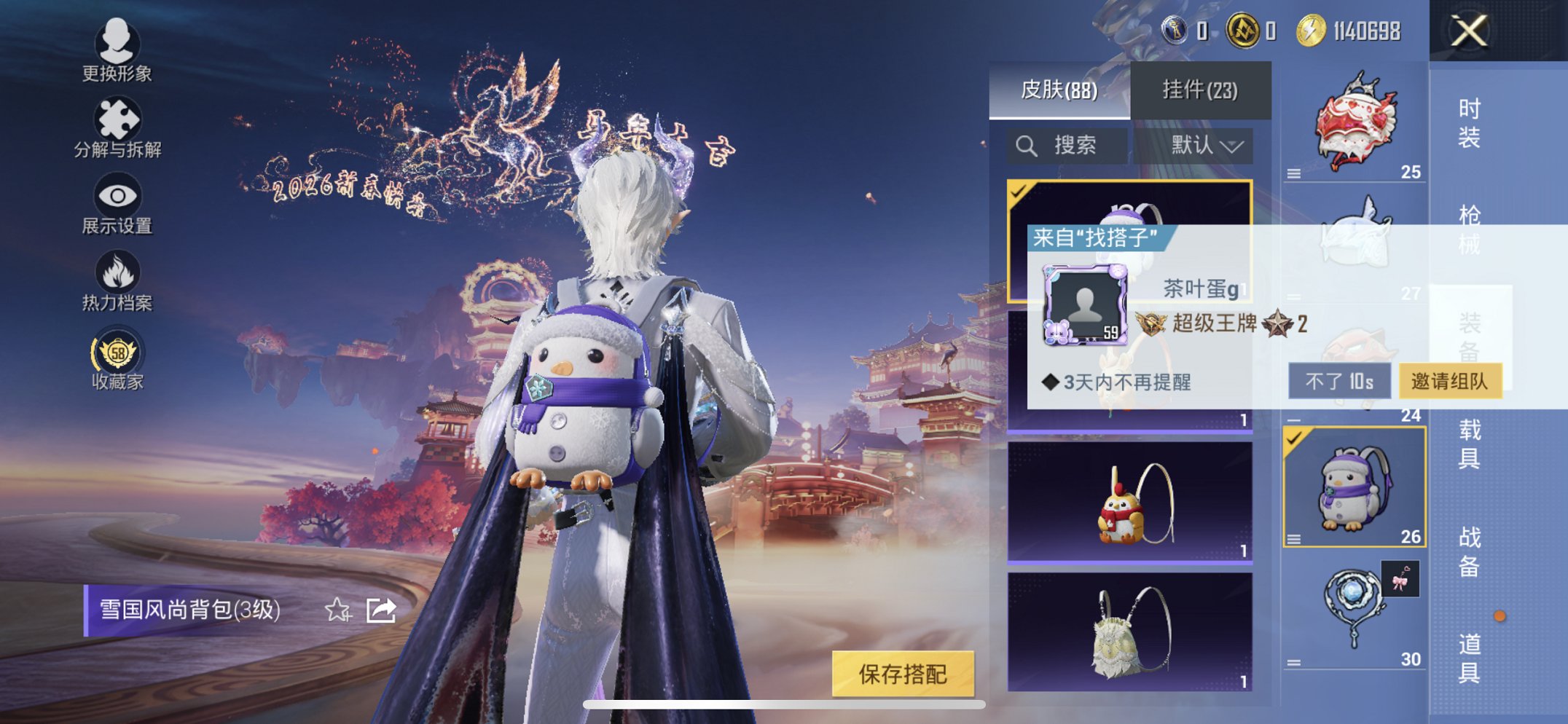The image size is (1568, 724).
Task: View the 热力档案 heat profile
Action: tap(117, 272)
